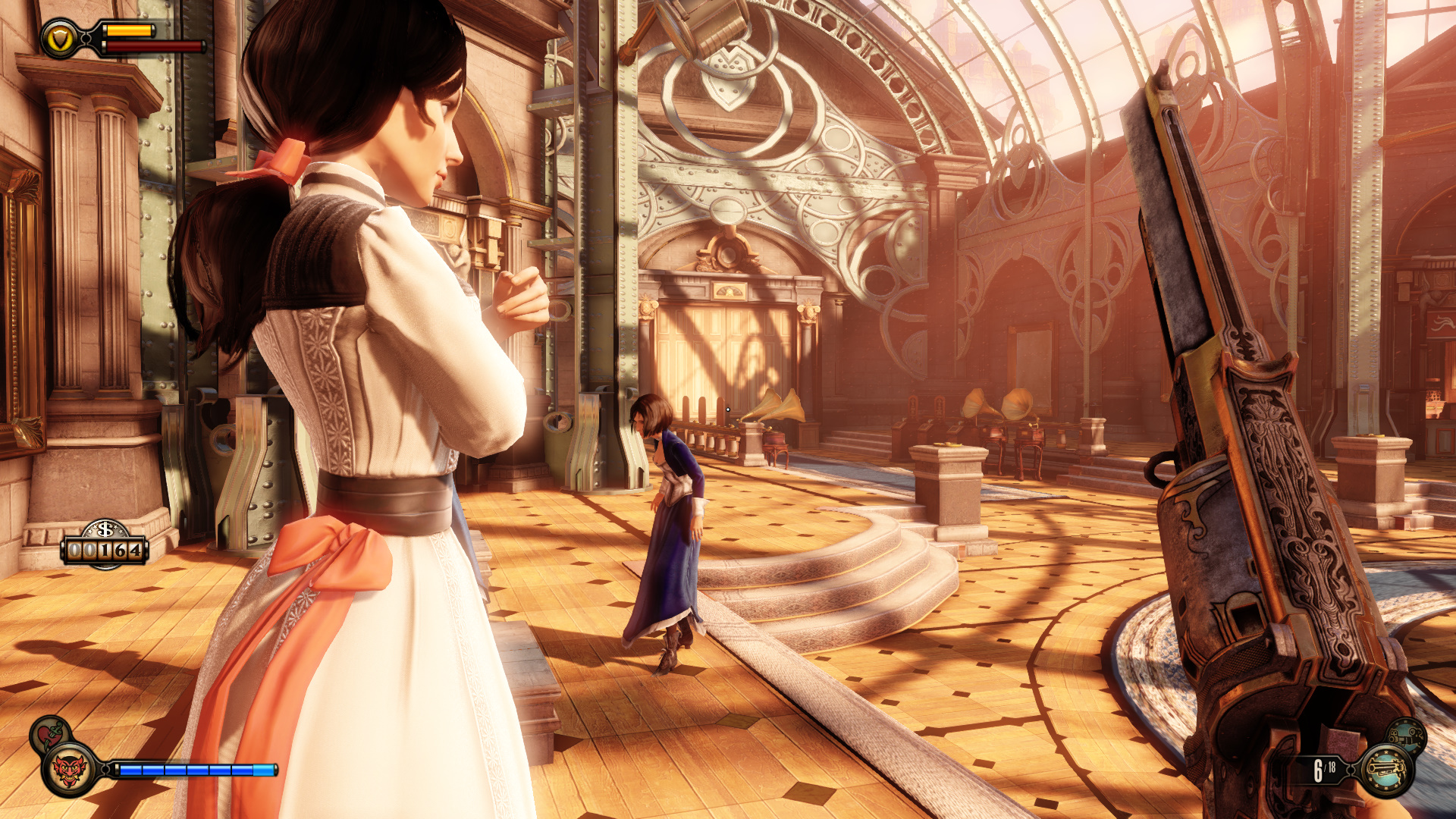The image size is (1456, 819).
Task: Select the Devil's Kiss vigor icon
Action: click(x=70, y=770)
